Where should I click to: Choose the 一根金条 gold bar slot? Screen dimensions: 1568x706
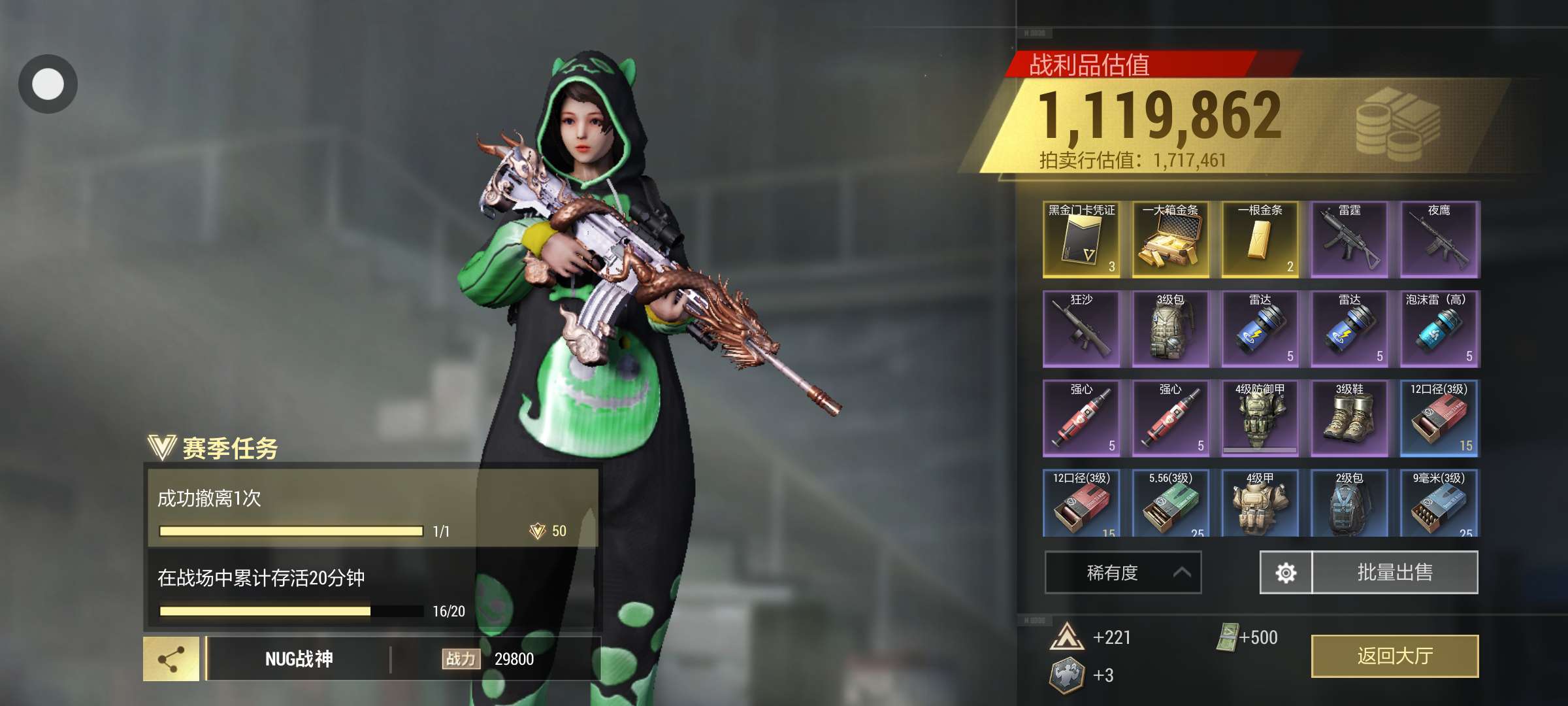(1260, 240)
